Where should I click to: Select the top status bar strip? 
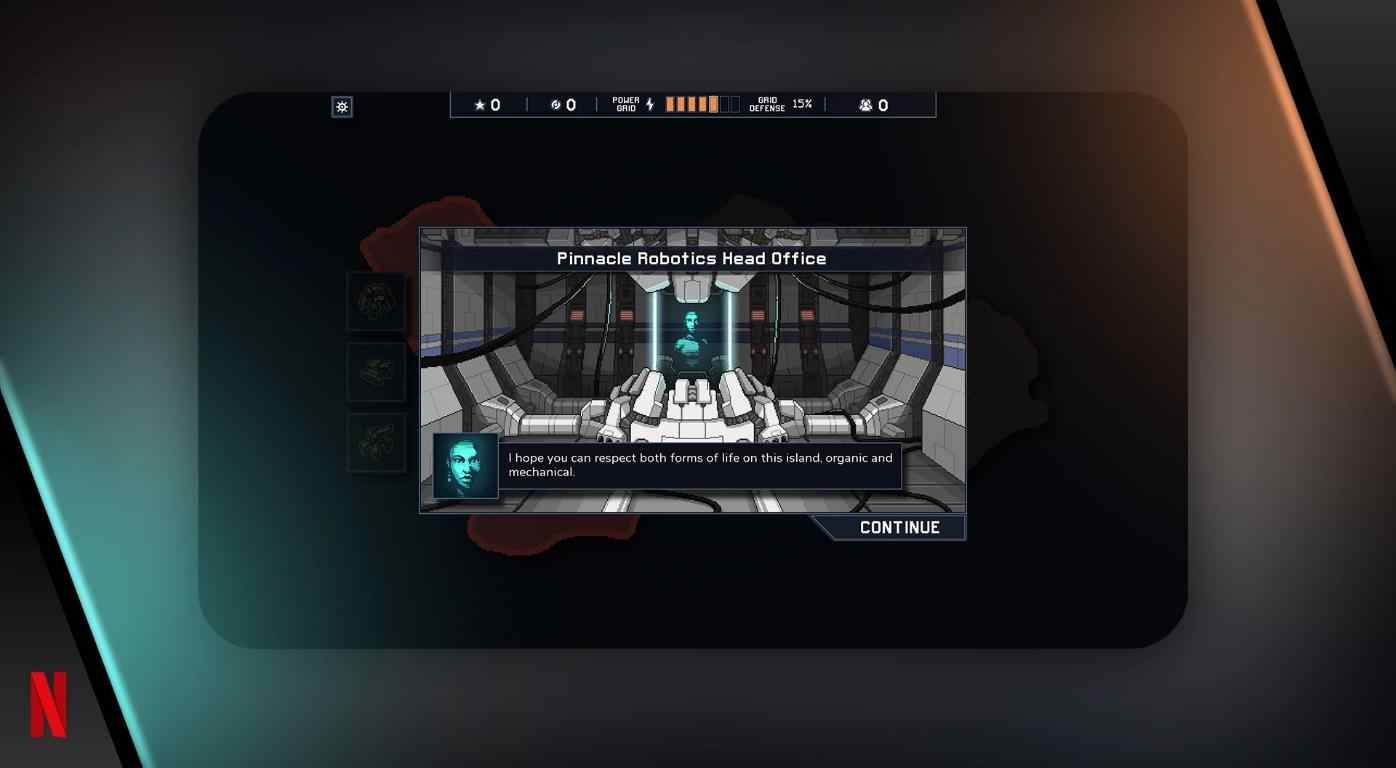coord(692,104)
